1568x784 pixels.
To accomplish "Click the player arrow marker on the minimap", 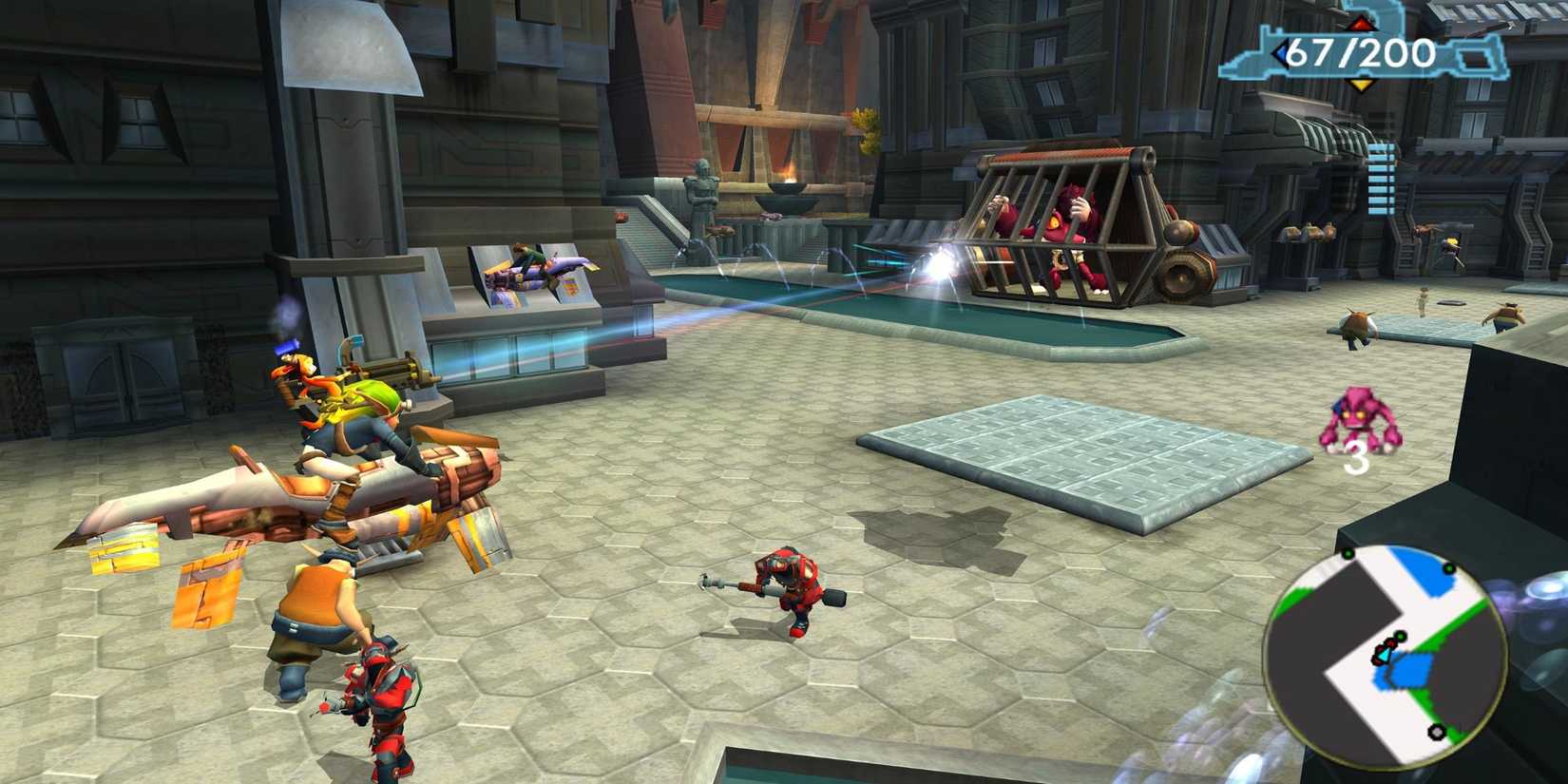I will click(1385, 656).
